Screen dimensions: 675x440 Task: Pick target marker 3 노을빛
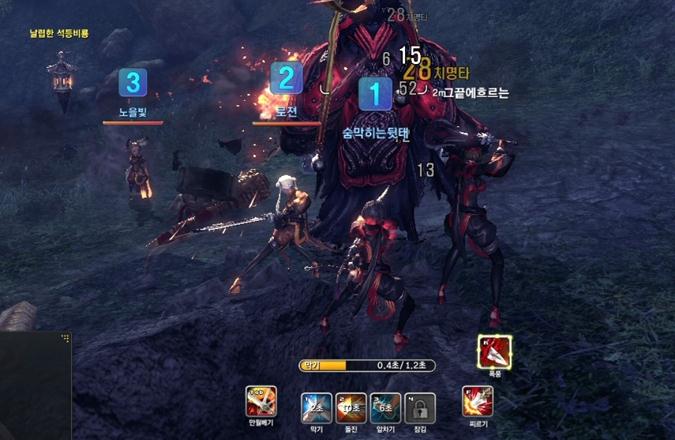133,82
